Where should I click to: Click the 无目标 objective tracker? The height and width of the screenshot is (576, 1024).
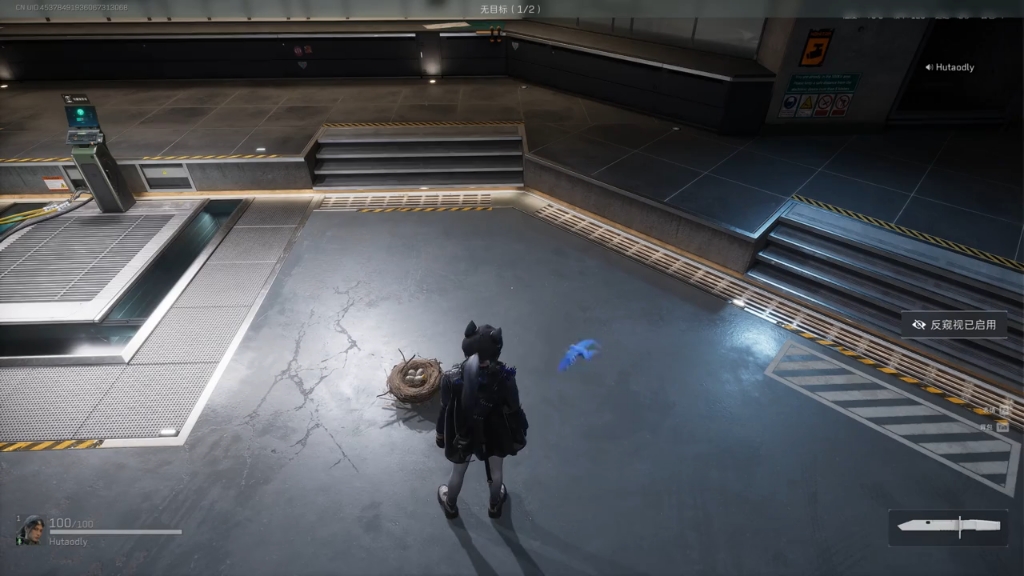pyautogui.click(x=511, y=9)
